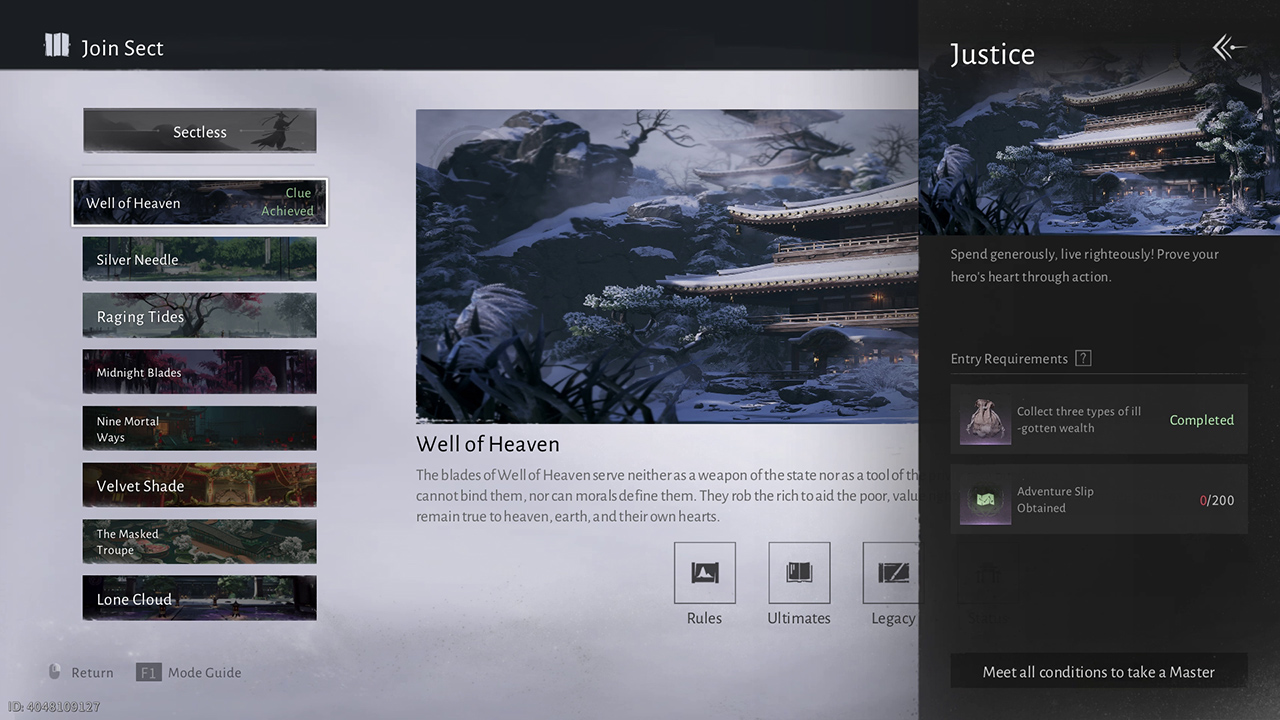Select the Sectless option

click(199, 131)
